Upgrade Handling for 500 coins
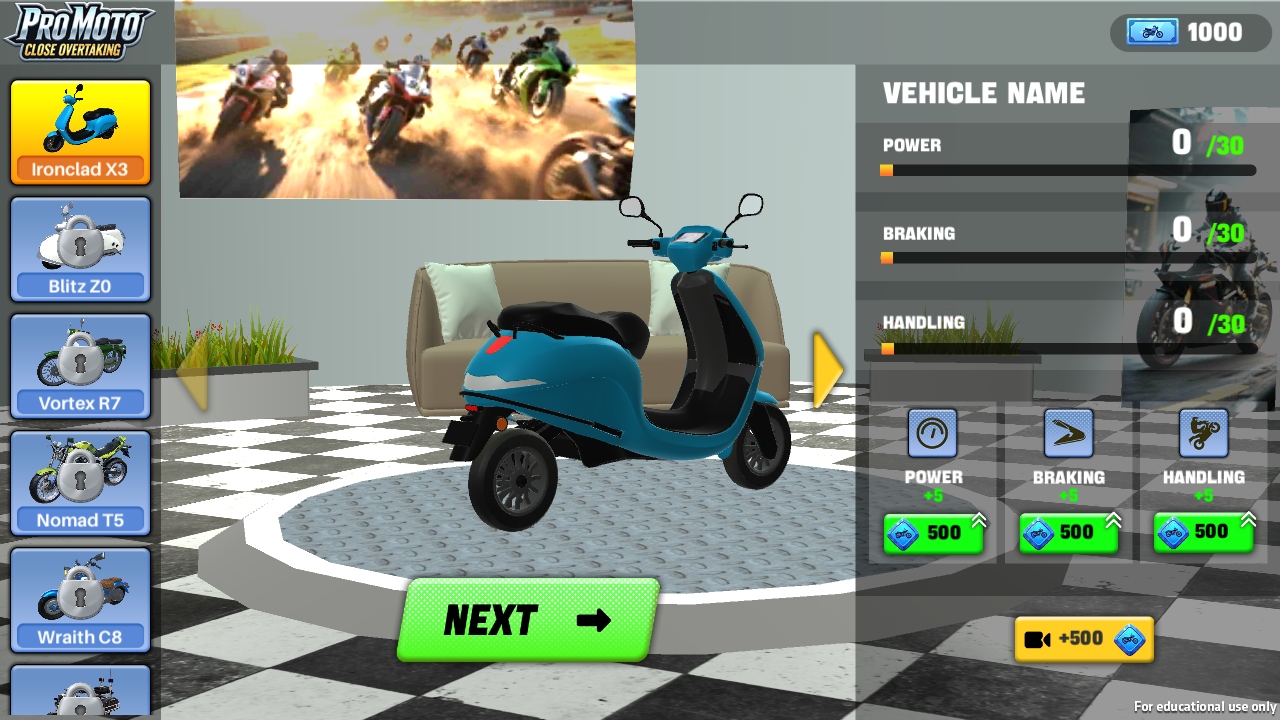The width and height of the screenshot is (1280, 720). [1202, 533]
